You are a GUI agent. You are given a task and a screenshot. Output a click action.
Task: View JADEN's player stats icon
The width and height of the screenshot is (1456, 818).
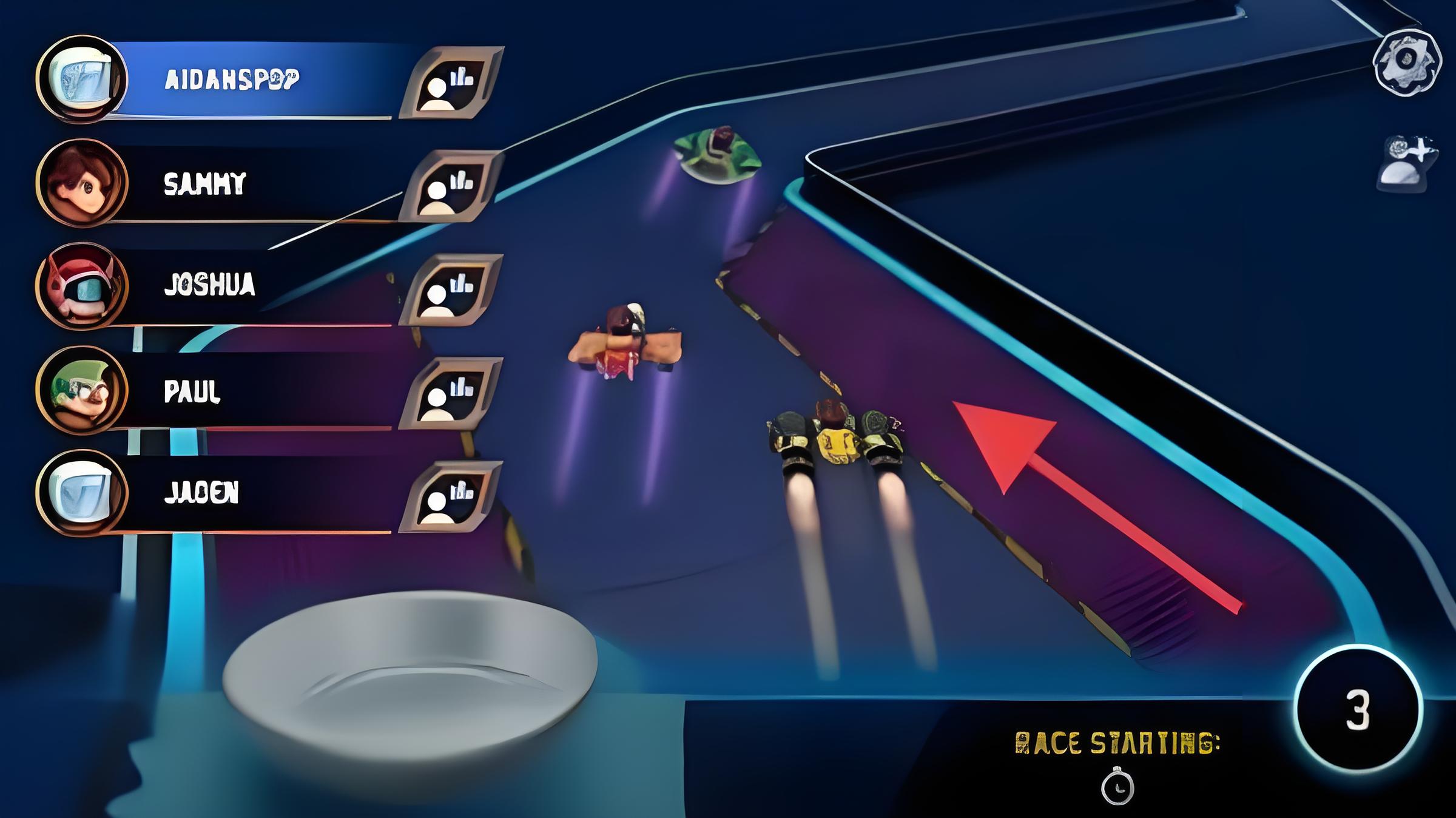451,496
